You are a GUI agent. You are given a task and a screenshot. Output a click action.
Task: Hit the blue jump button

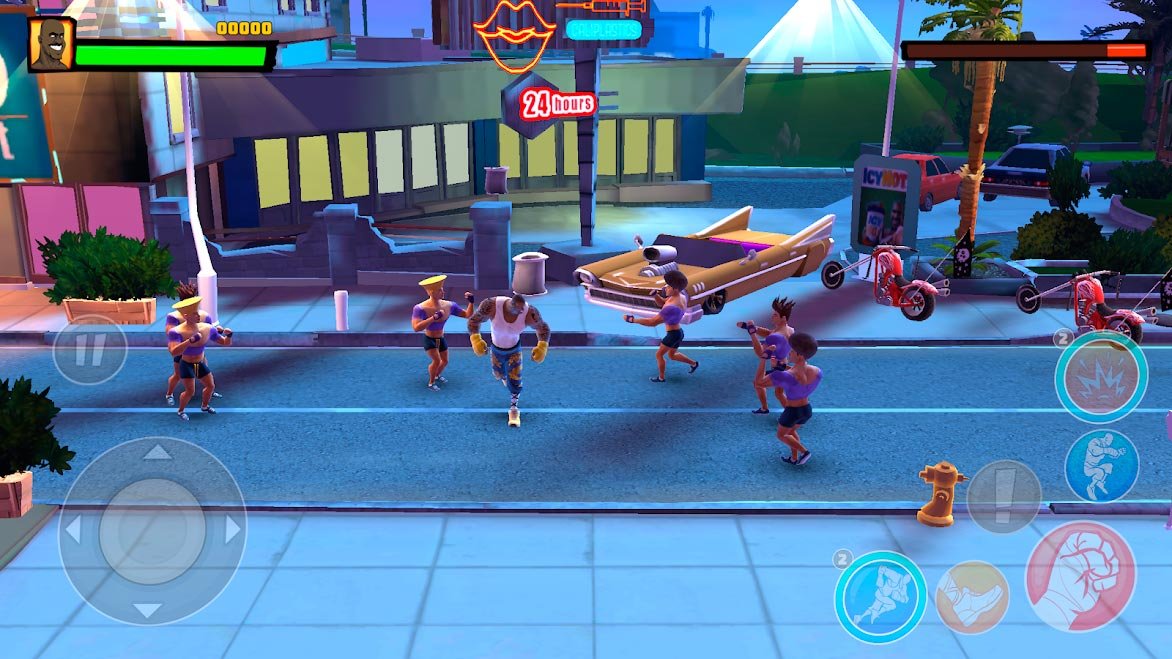tap(1101, 465)
